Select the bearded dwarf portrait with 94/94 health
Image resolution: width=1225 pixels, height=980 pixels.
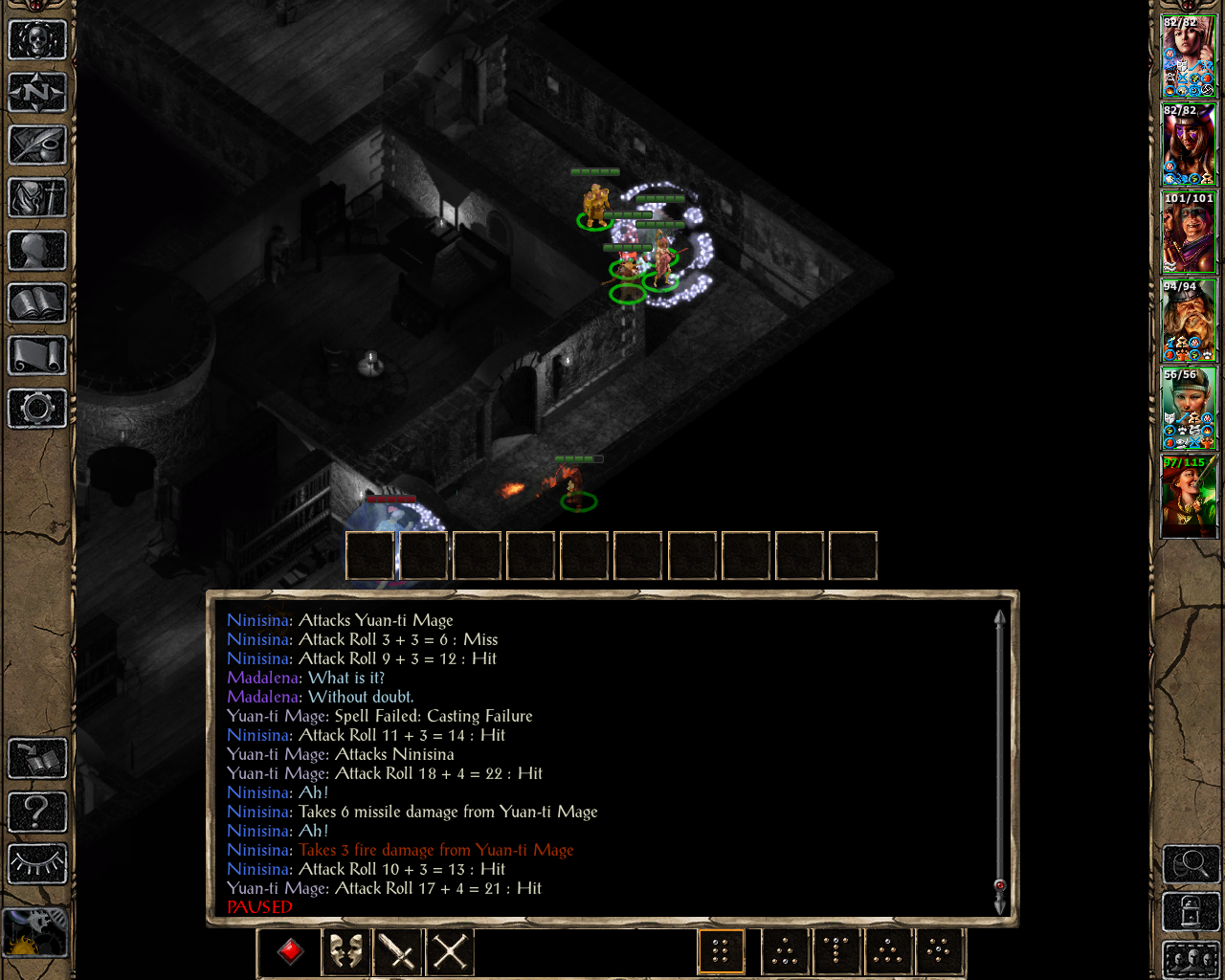pos(1189,321)
